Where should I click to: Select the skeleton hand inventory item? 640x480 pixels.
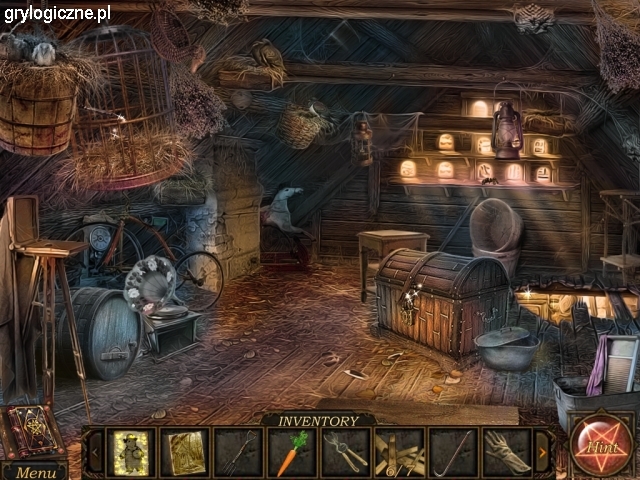click(507, 452)
